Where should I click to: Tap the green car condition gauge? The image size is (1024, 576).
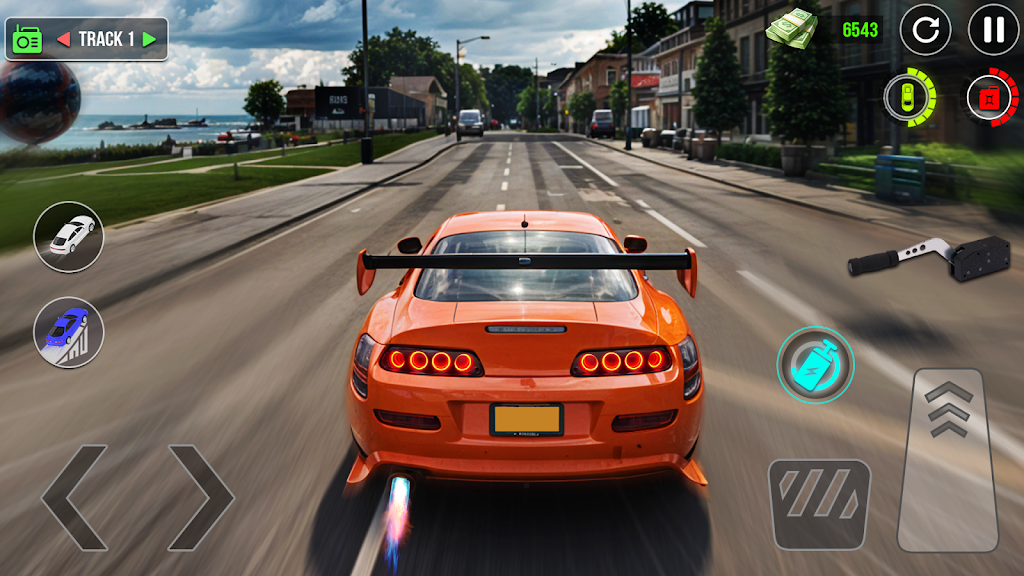click(909, 98)
